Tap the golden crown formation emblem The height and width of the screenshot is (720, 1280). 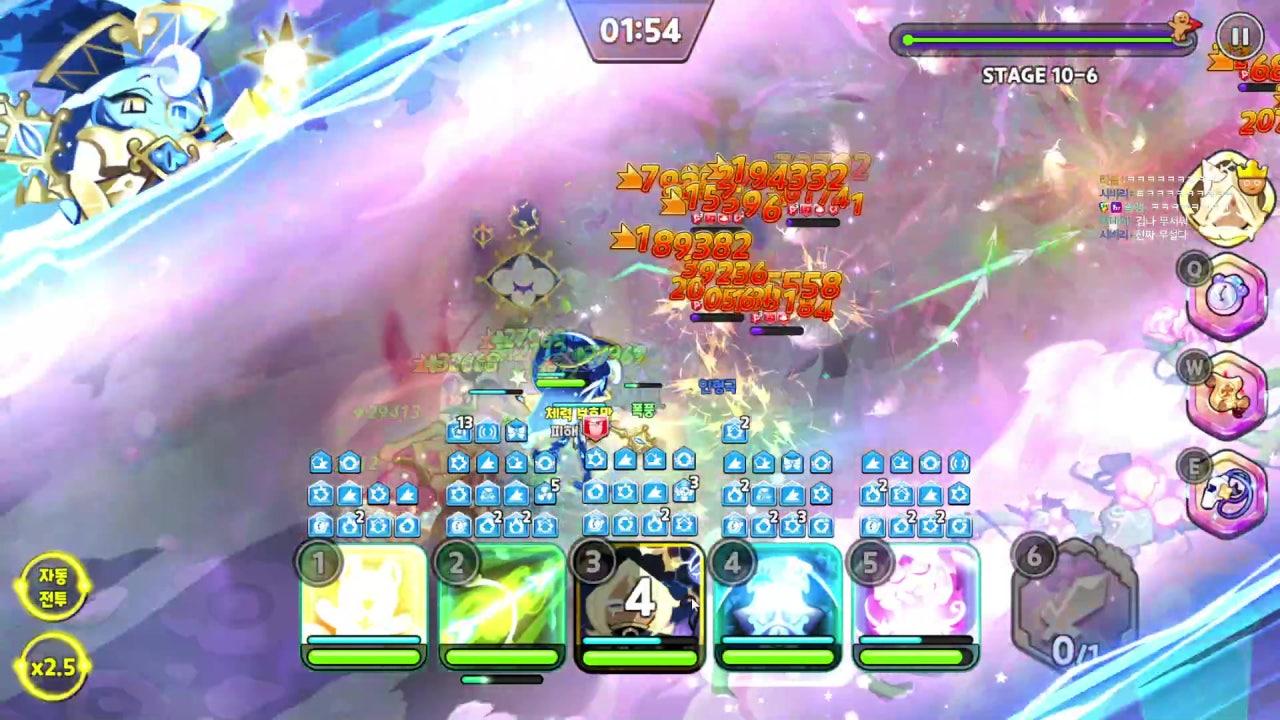pos(1236,199)
